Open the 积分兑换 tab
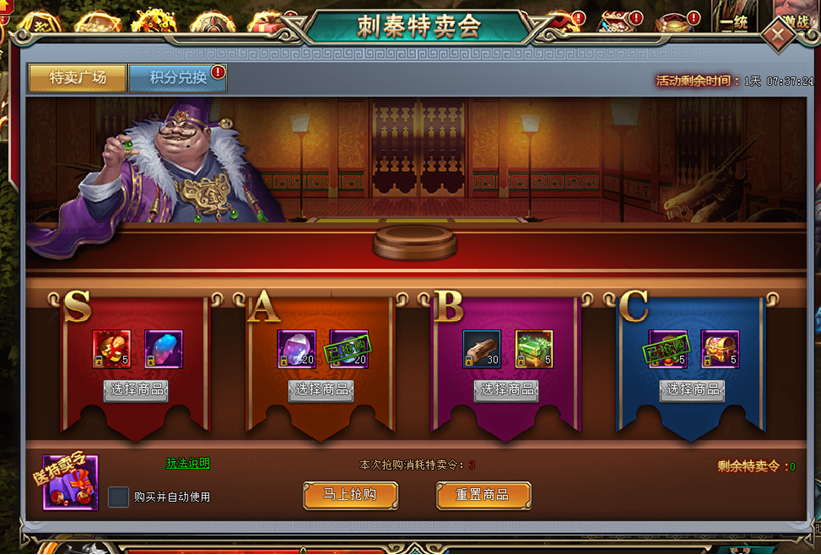Image resolution: width=821 pixels, height=555 pixels. pyautogui.click(x=178, y=77)
